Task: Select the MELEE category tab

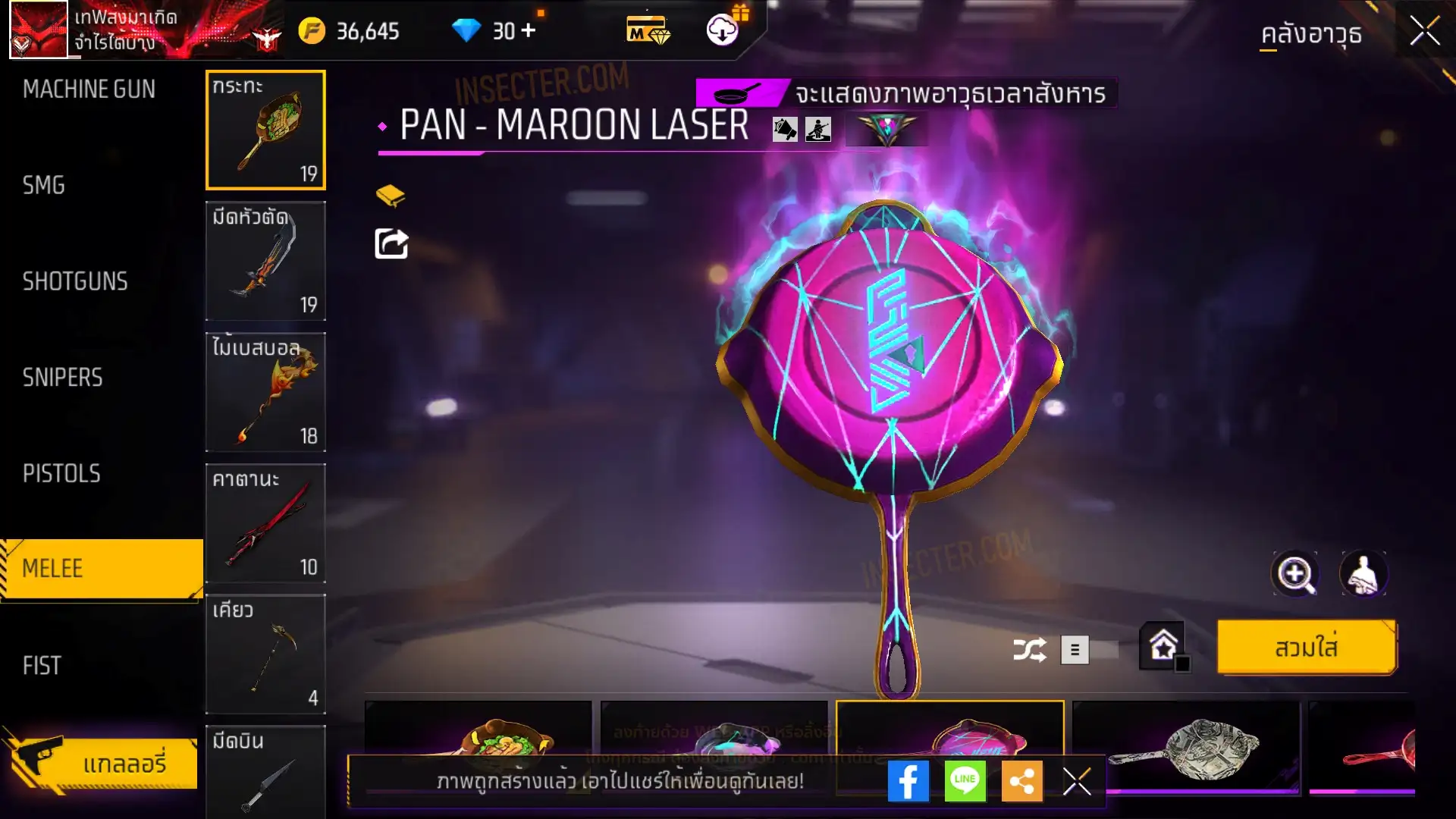Action: tap(102, 569)
